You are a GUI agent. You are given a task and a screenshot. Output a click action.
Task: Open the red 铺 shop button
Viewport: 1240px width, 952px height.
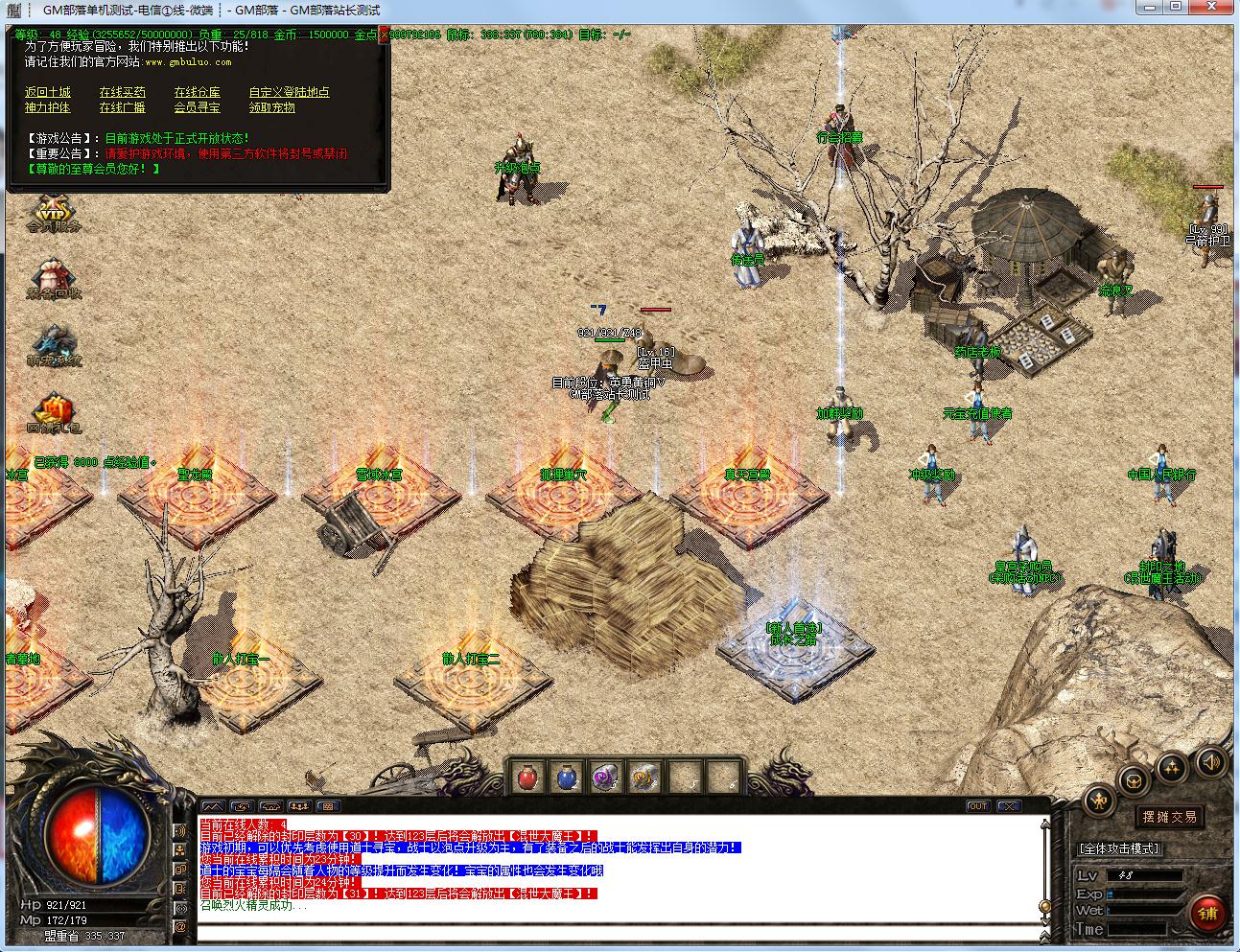[x=1207, y=914]
